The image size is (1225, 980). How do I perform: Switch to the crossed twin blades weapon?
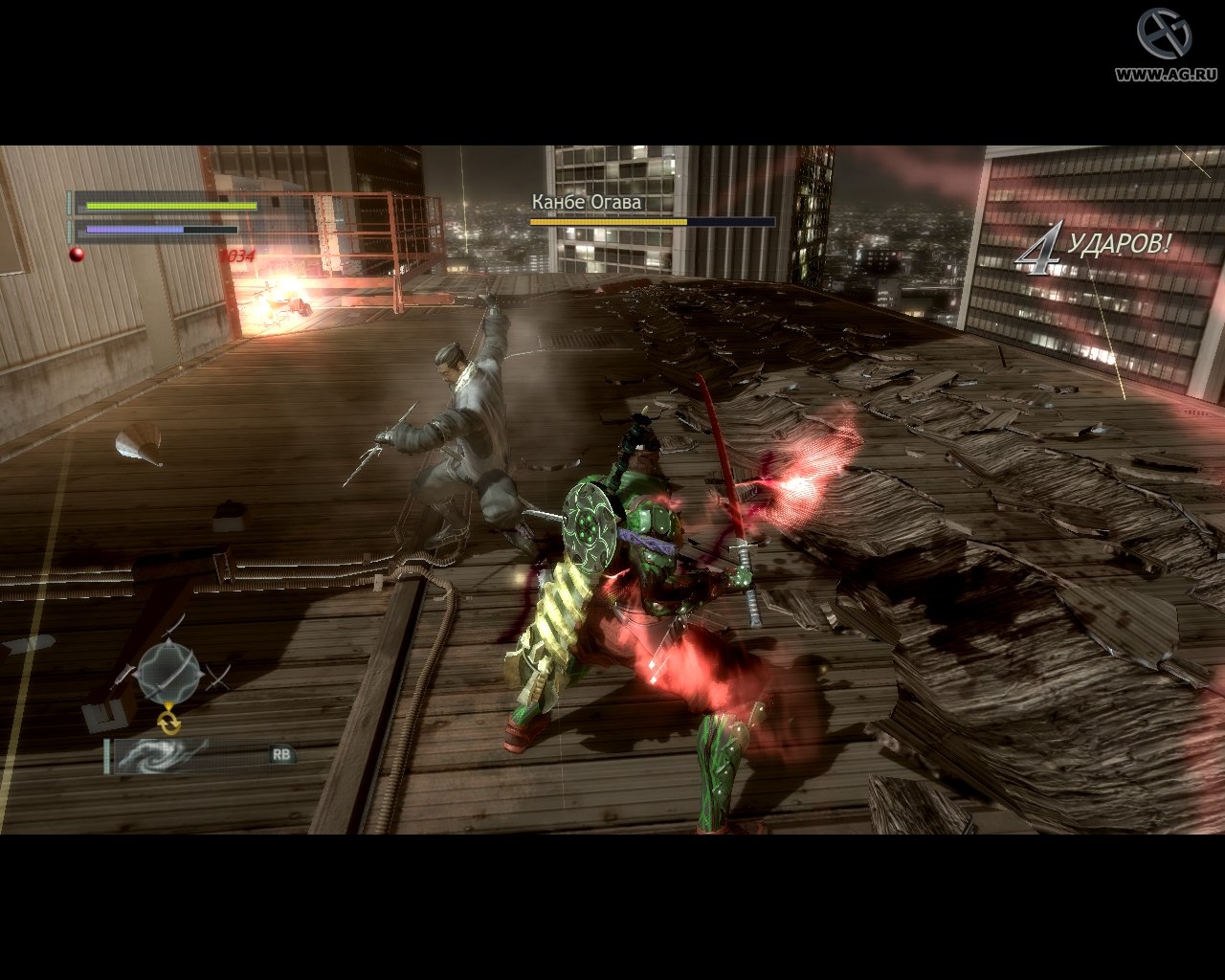[219, 678]
